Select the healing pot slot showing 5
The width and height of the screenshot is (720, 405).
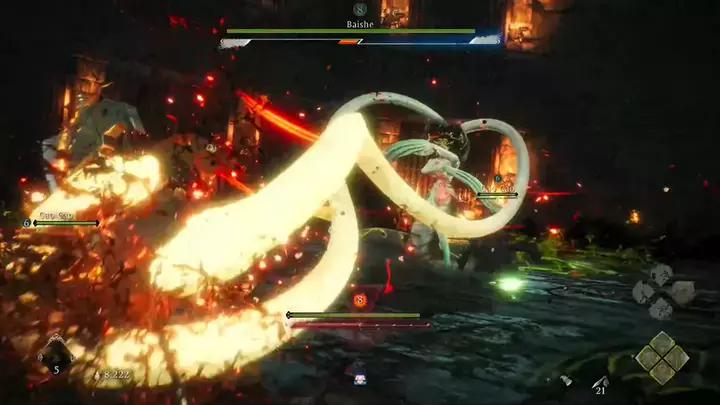tap(56, 353)
